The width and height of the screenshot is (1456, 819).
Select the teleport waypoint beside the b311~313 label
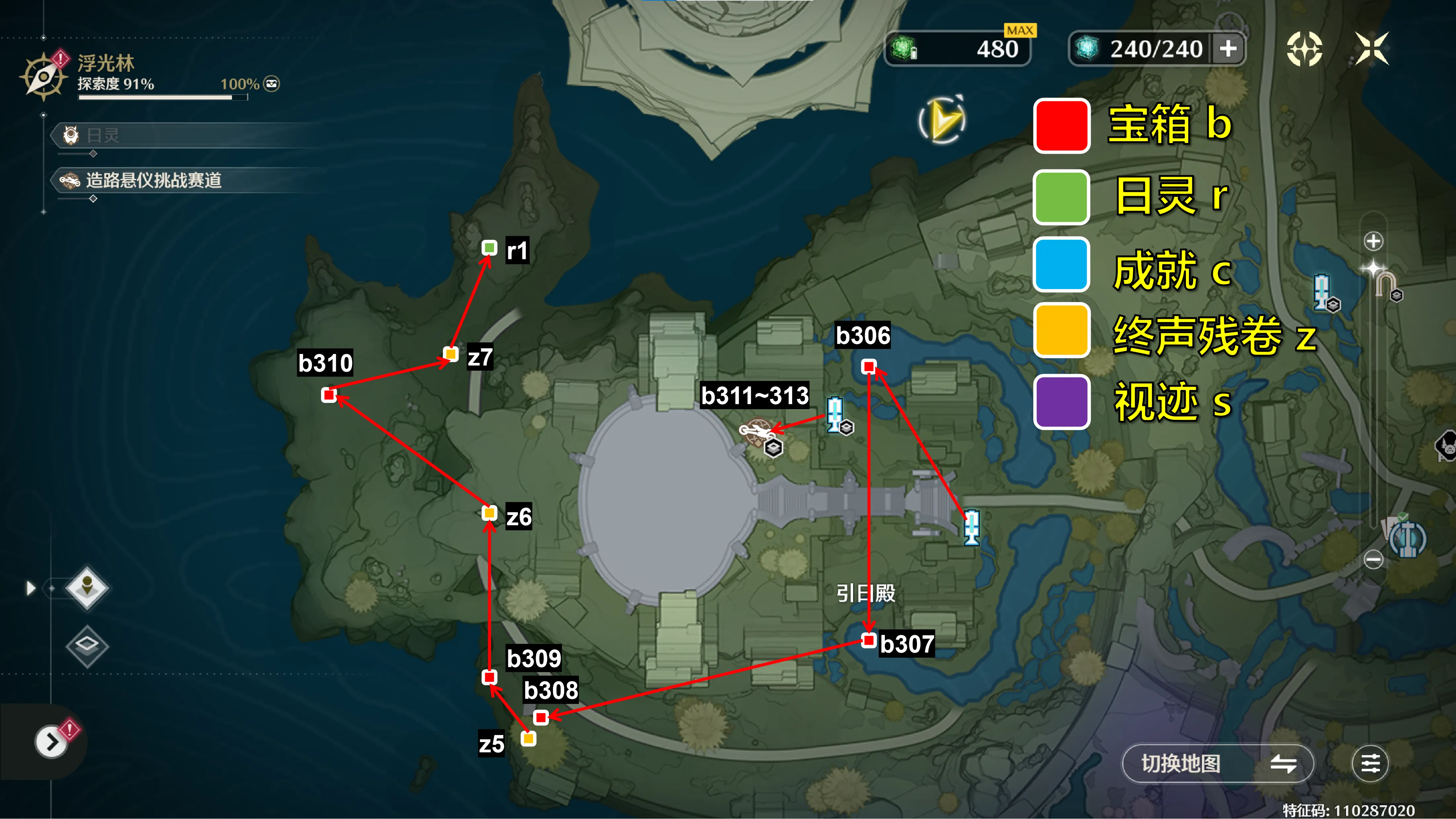(835, 413)
